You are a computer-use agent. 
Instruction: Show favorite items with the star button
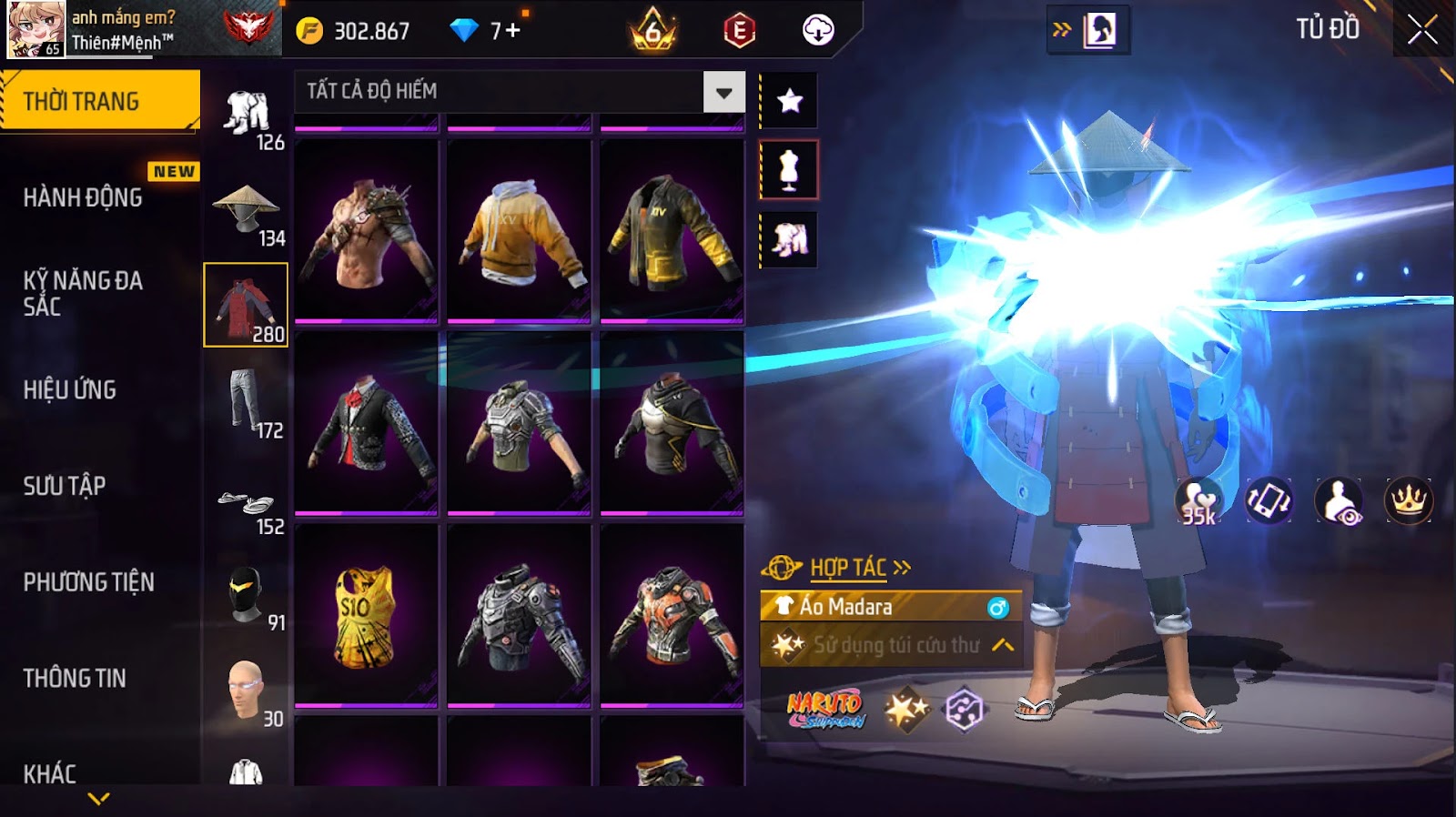[x=789, y=100]
